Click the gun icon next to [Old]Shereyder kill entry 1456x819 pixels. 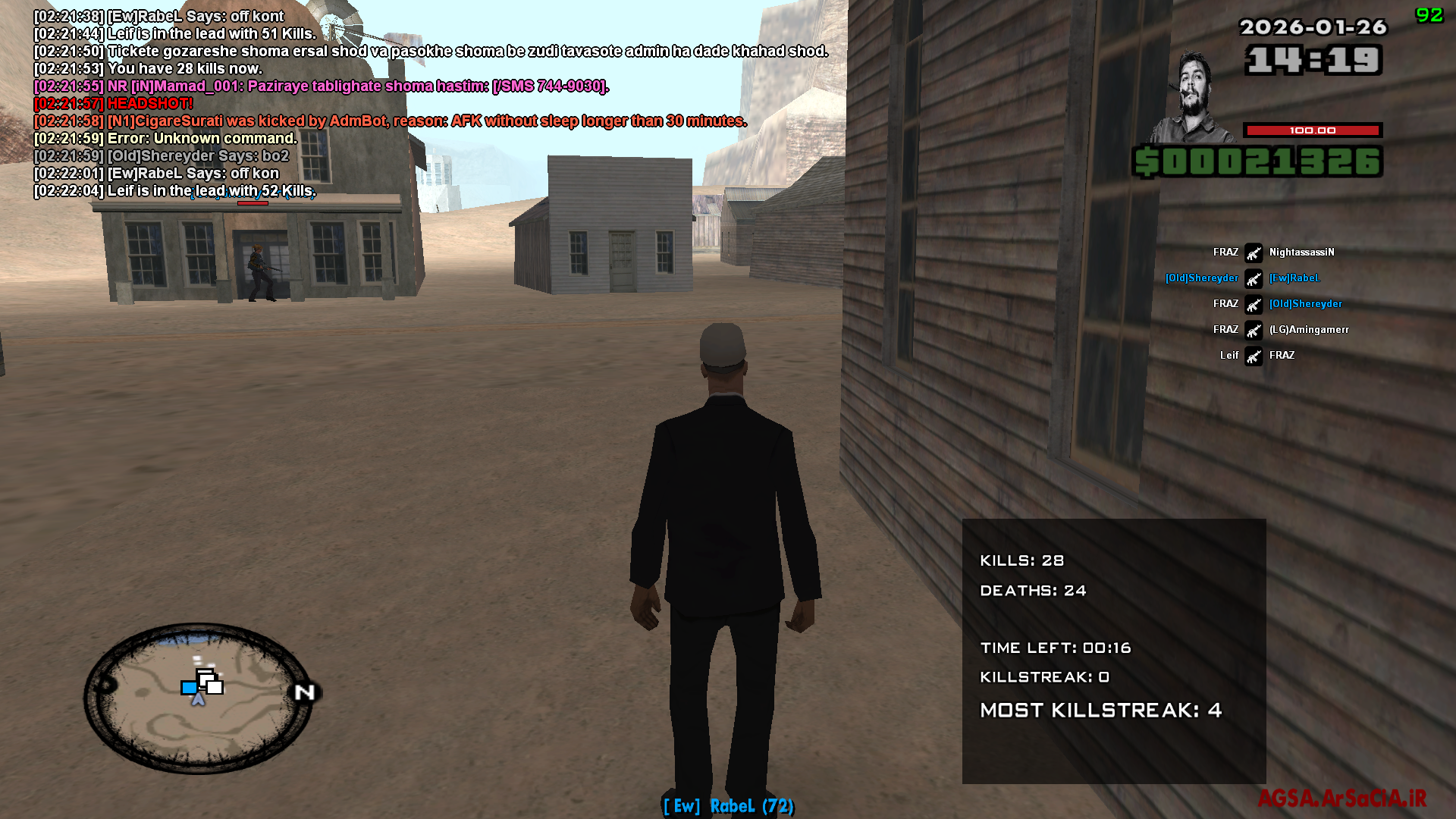pyautogui.click(x=1253, y=304)
